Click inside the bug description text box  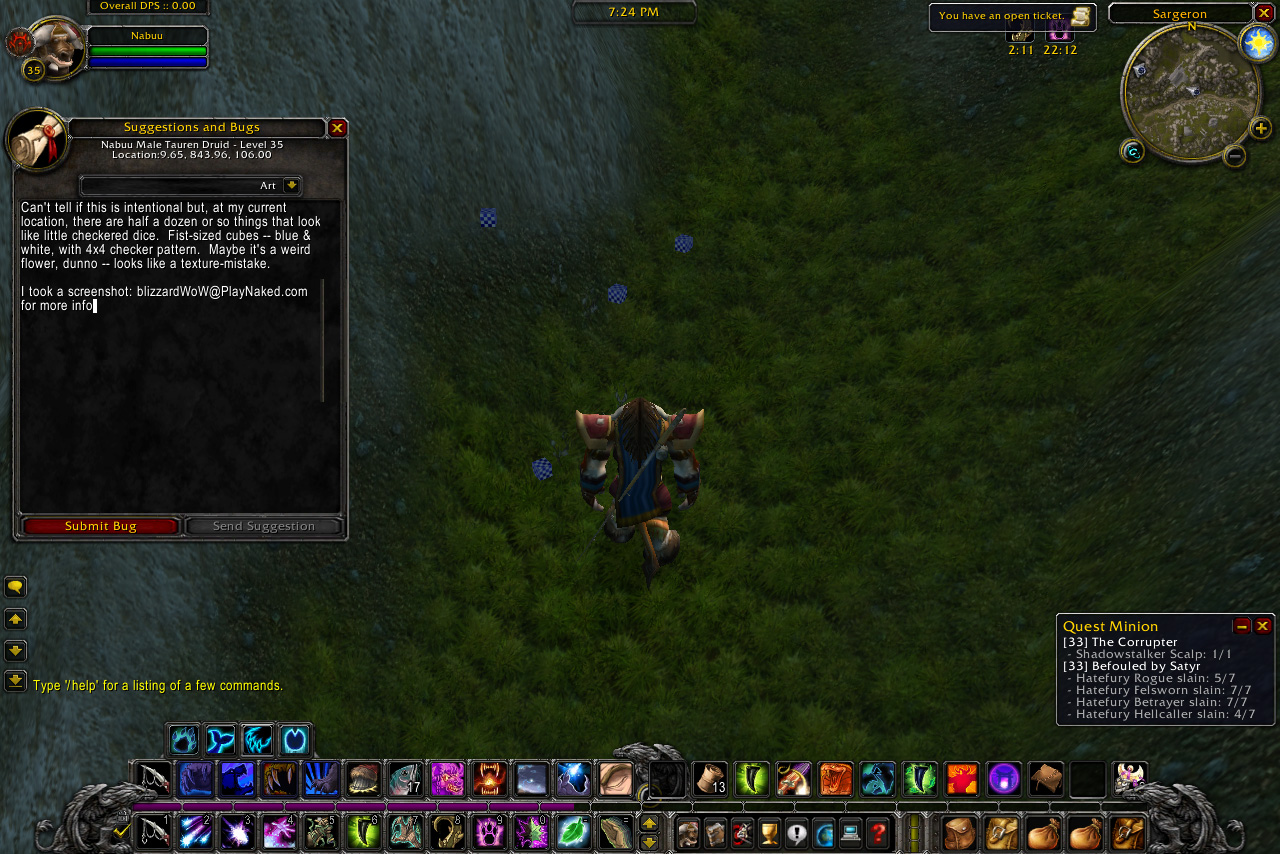[x=170, y=400]
